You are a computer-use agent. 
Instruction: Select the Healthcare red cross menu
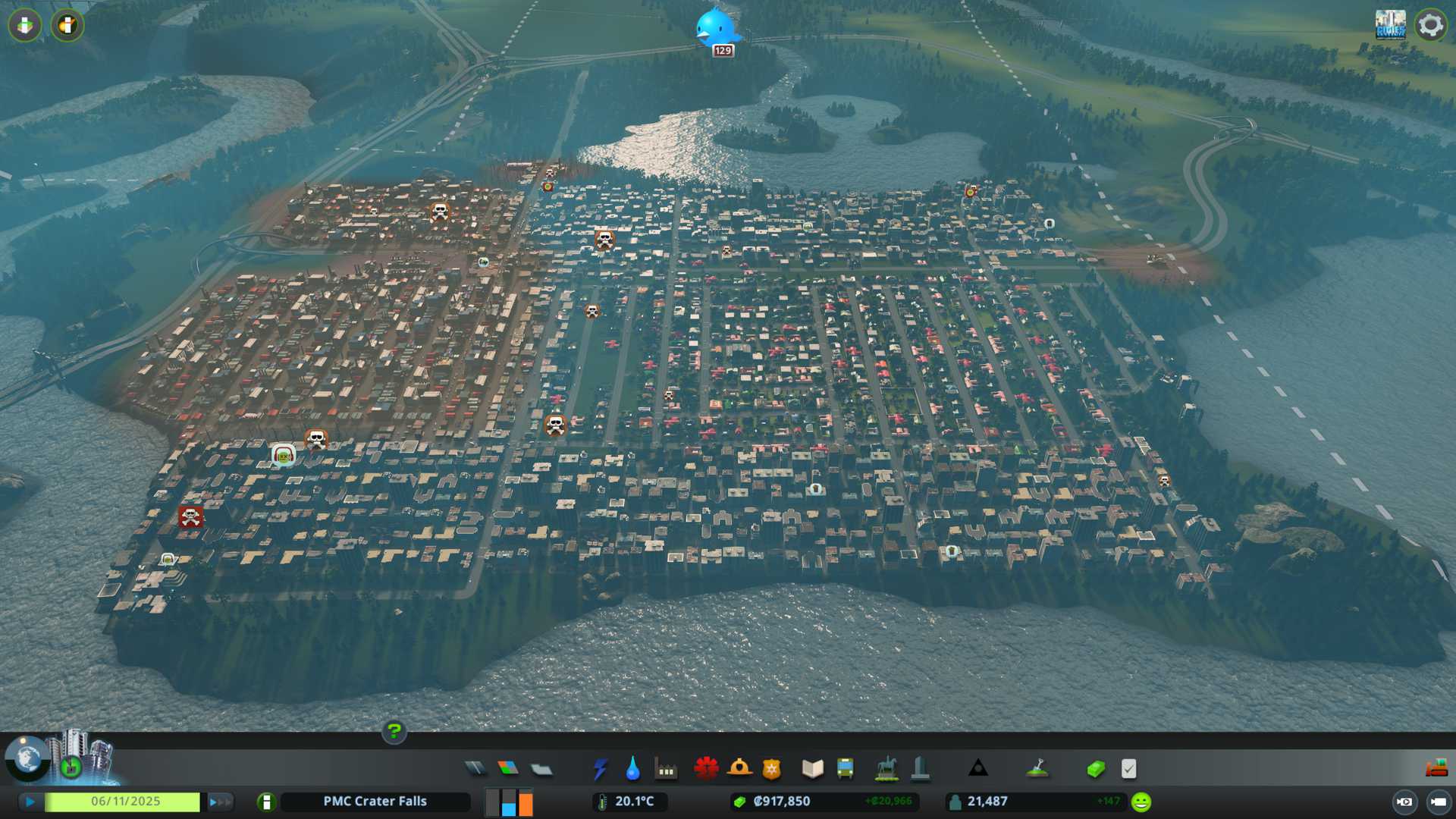[x=706, y=769]
